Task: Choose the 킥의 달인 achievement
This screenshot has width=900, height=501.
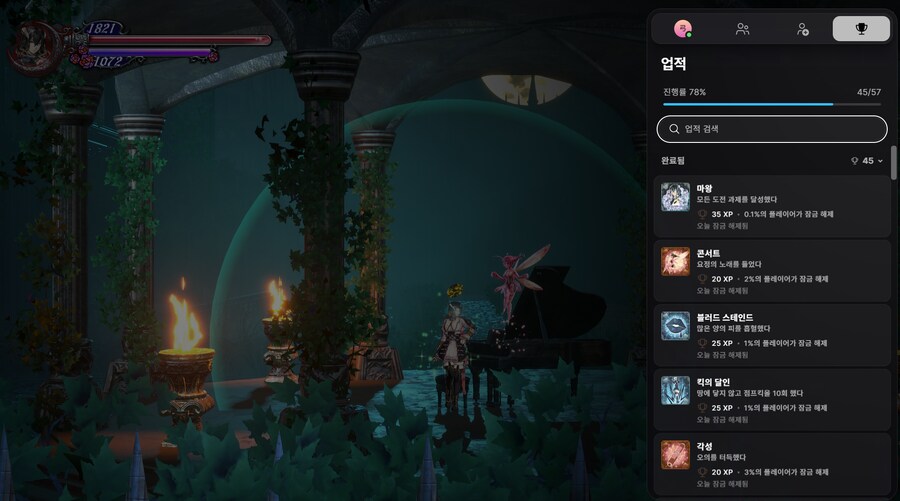Action: click(772, 400)
